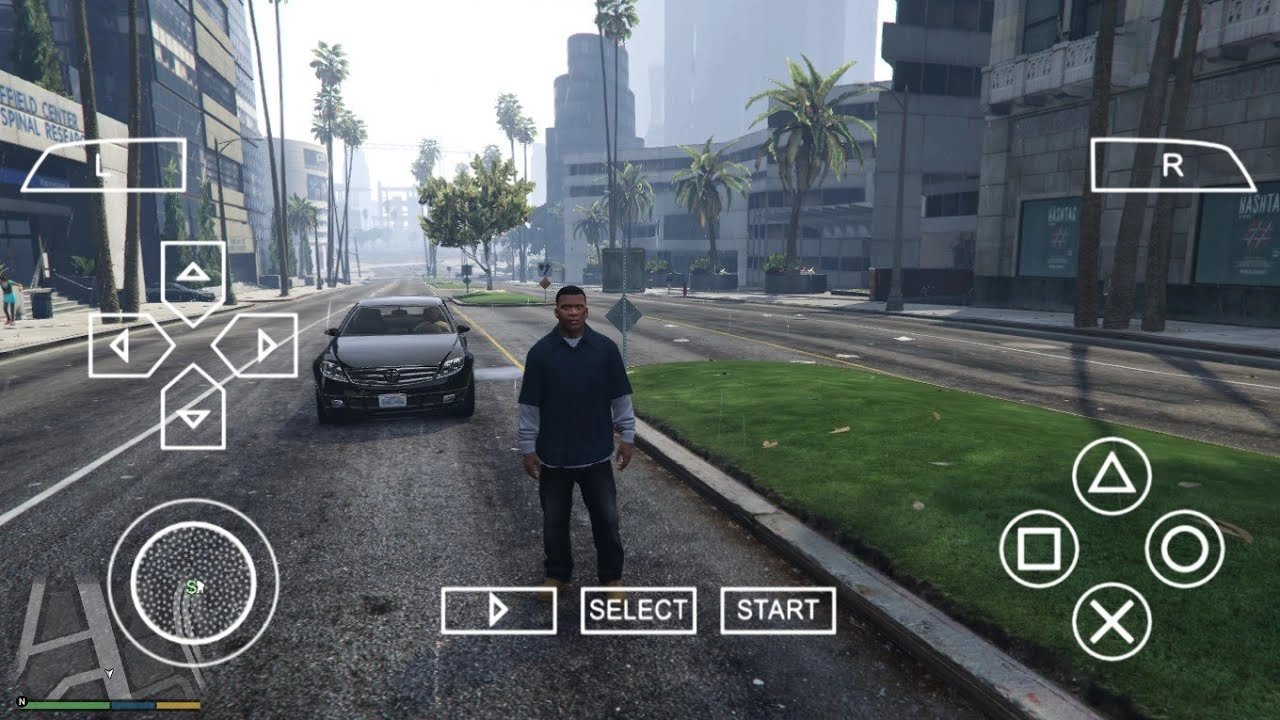Touch the virtual analog stick
The width and height of the screenshot is (1280, 720).
click(x=193, y=583)
